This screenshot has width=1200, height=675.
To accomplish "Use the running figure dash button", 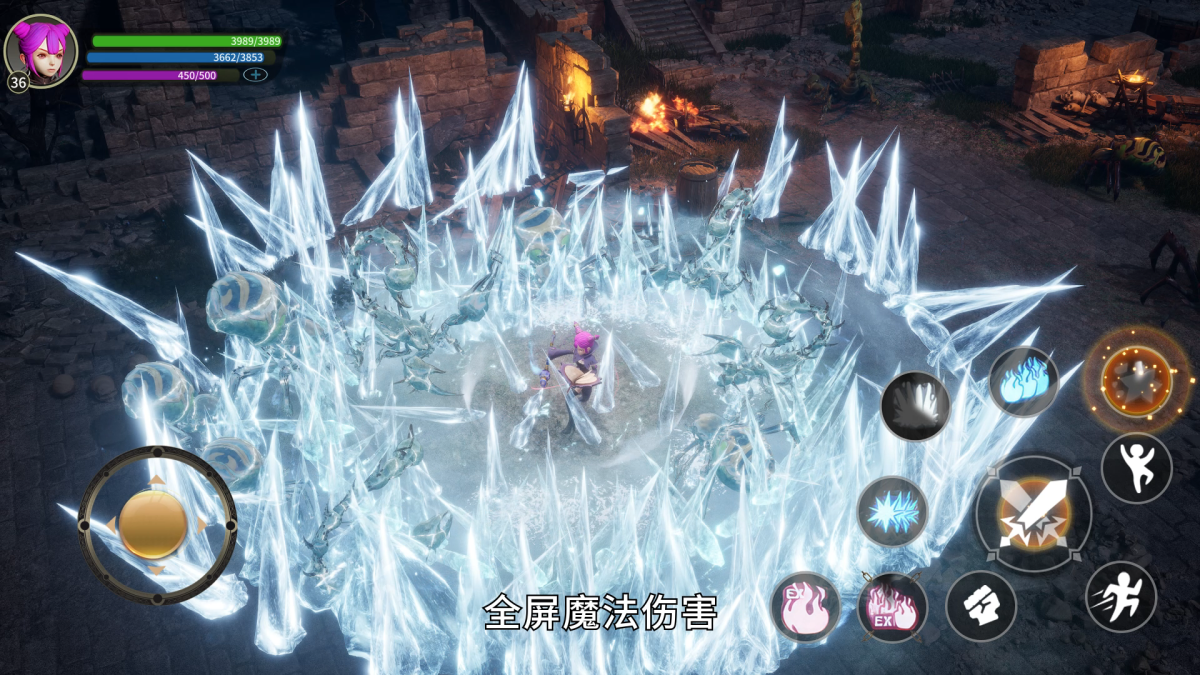I will click(x=1121, y=597).
